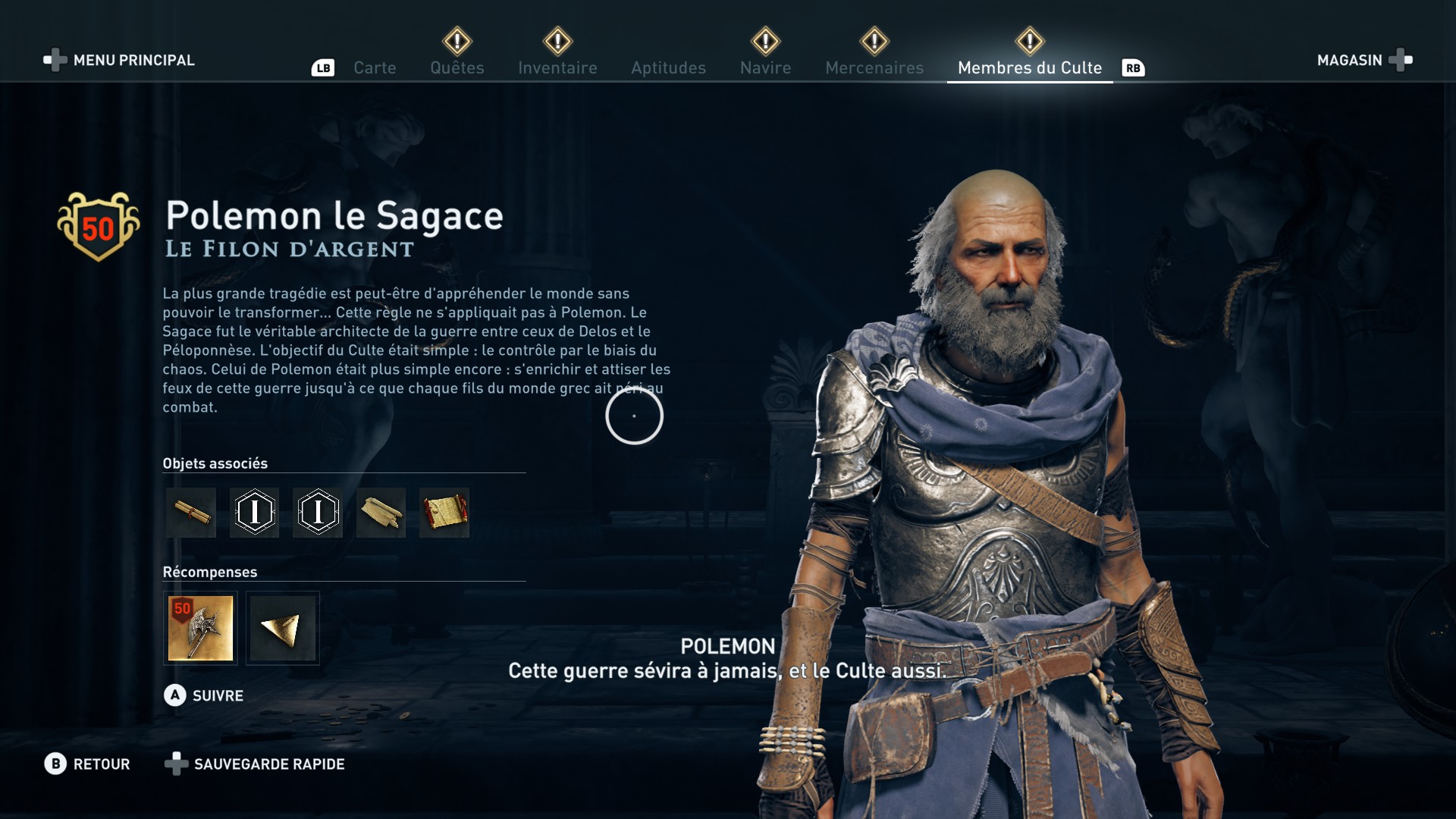
Task: Select the Inventaire tab
Action: pos(557,67)
